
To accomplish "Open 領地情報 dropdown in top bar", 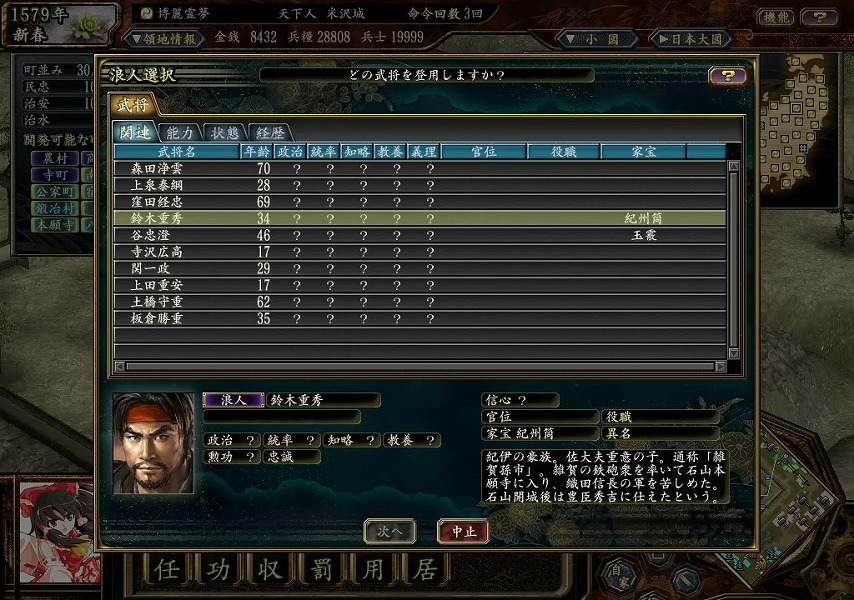I will 163,39.
